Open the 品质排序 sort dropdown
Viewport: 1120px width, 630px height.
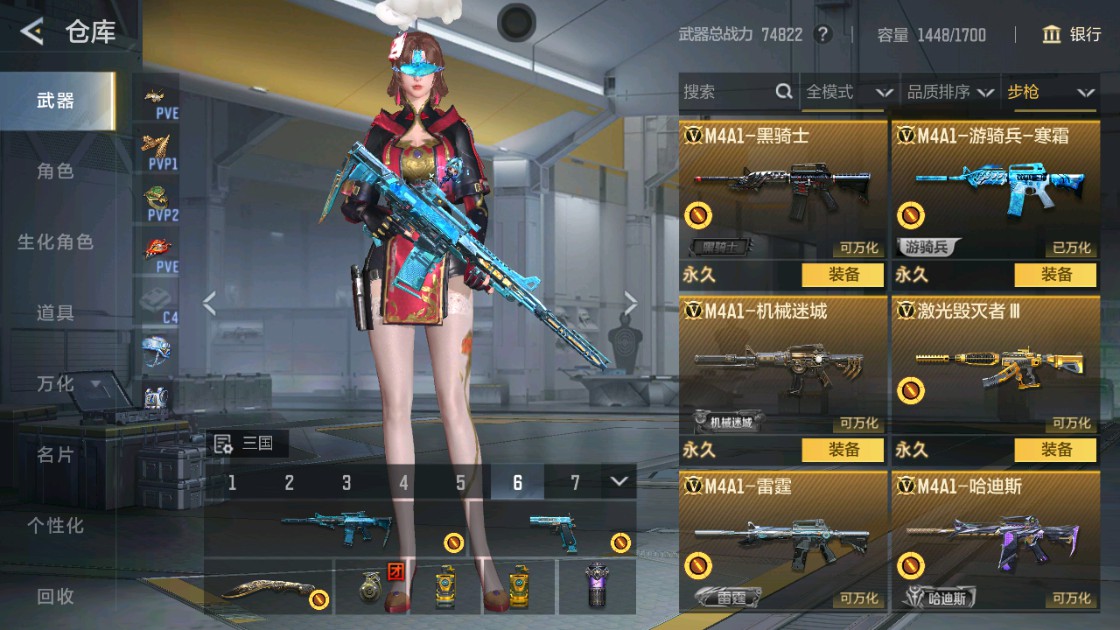point(949,93)
